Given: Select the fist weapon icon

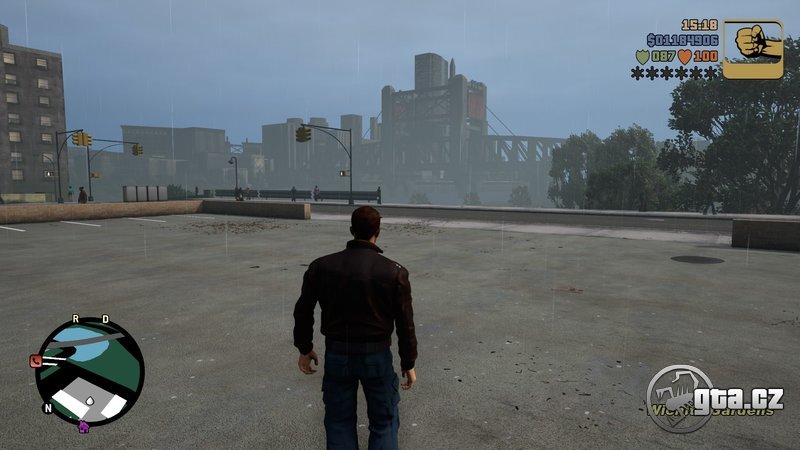Looking at the screenshot, I should [752, 48].
